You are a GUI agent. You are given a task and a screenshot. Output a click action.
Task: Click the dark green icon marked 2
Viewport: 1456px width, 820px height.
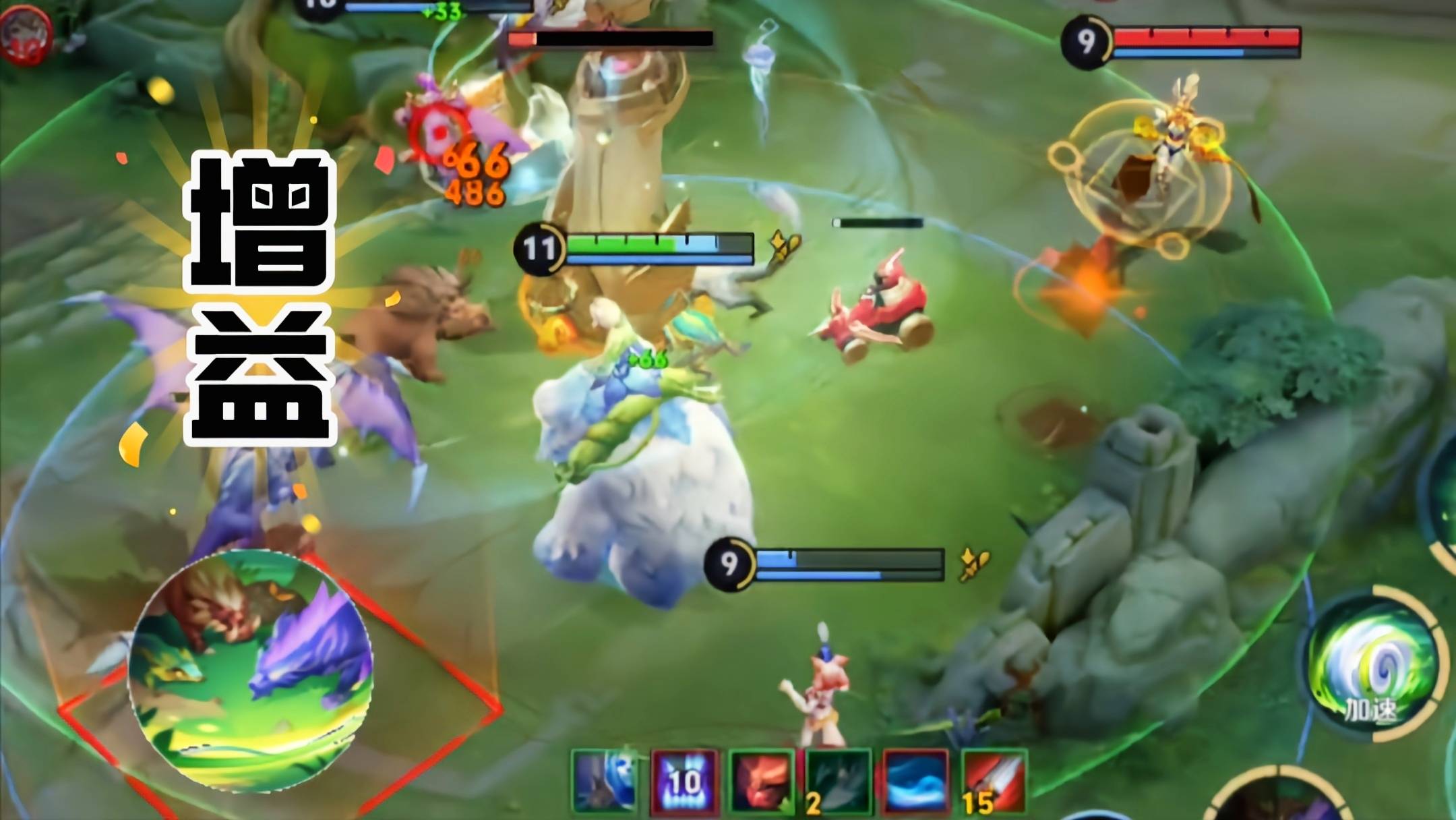[839, 781]
